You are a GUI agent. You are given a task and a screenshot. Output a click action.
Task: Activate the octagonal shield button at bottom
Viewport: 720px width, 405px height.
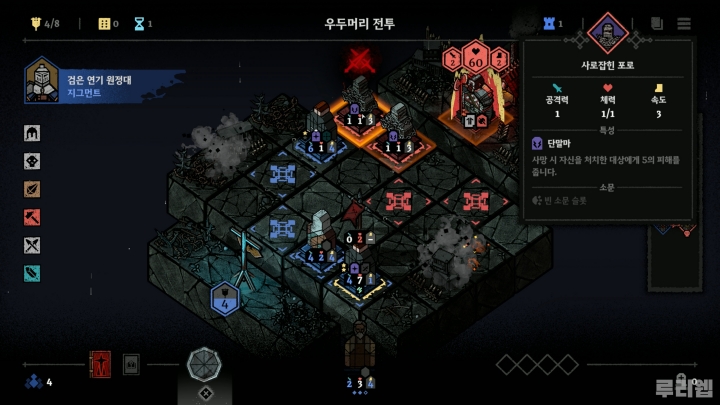205,364
